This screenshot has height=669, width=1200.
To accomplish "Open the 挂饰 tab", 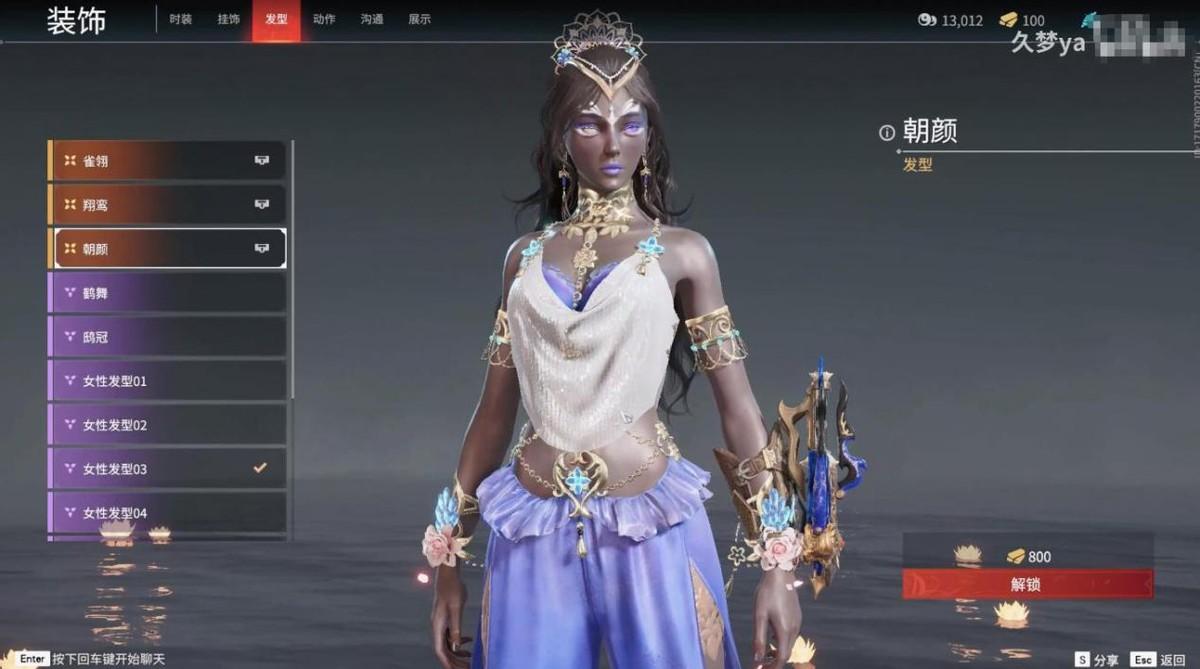I will pos(228,19).
